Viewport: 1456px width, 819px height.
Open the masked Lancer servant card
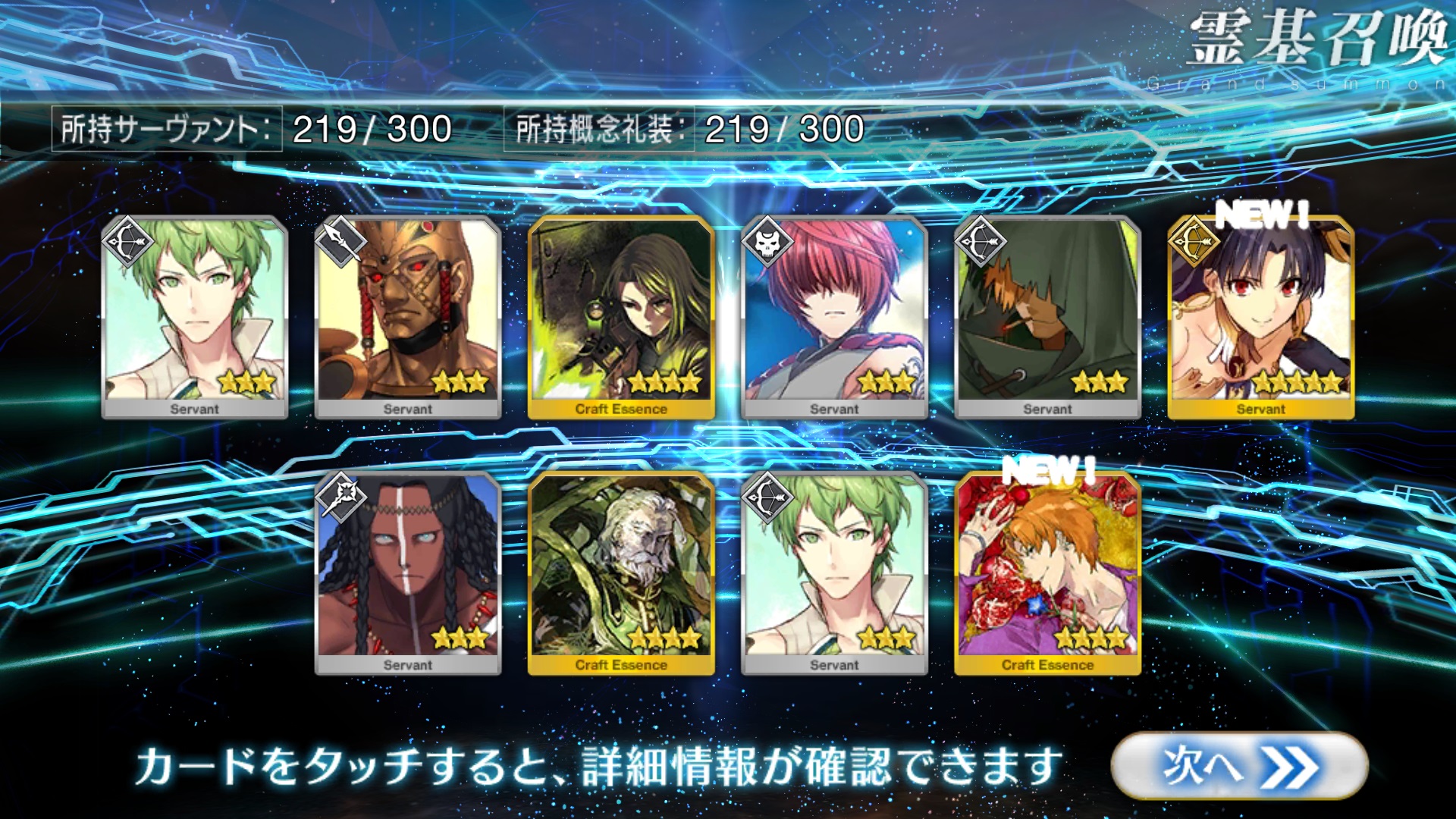click(x=408, y=317)
